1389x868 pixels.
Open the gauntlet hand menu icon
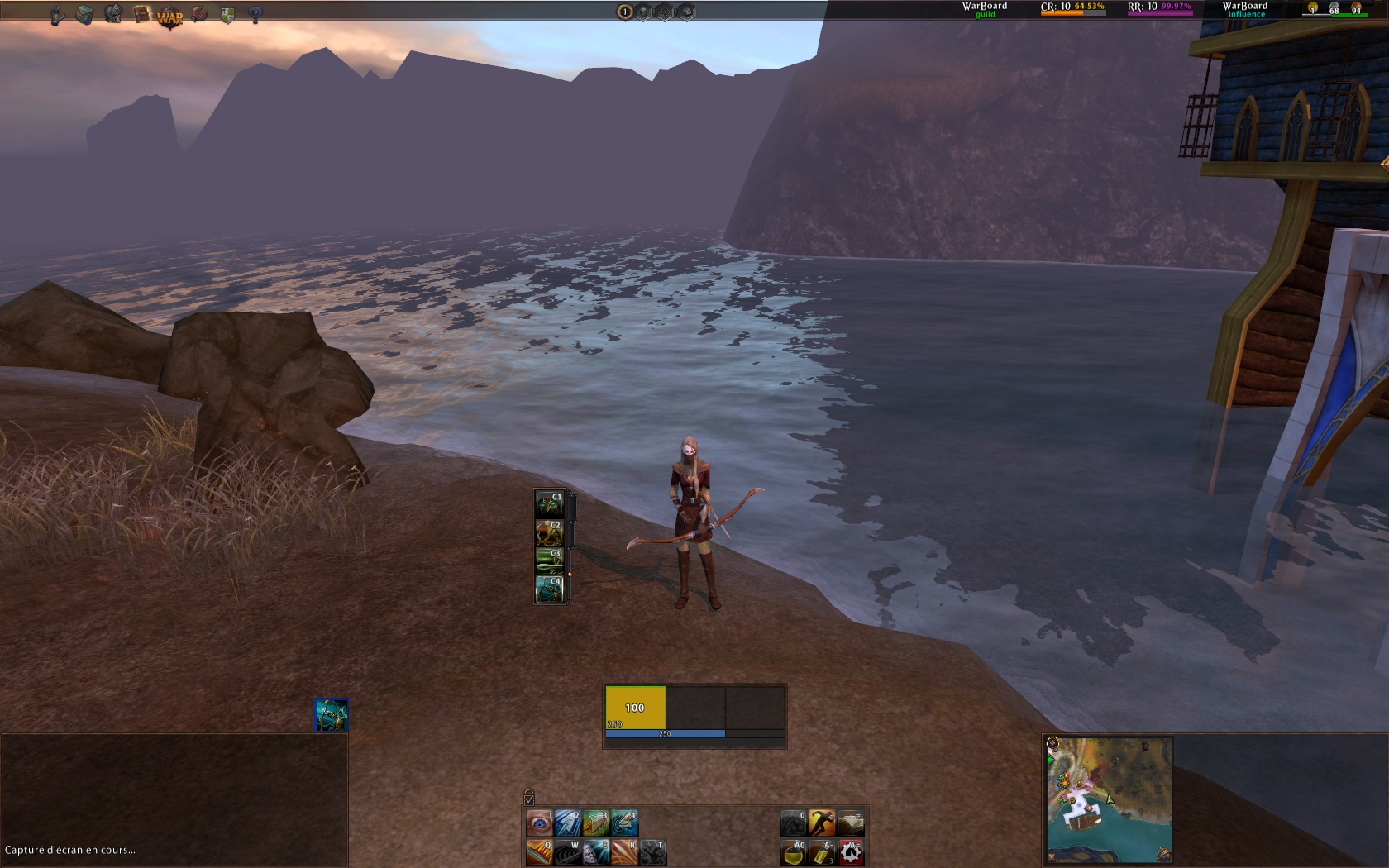pos(56,15)
